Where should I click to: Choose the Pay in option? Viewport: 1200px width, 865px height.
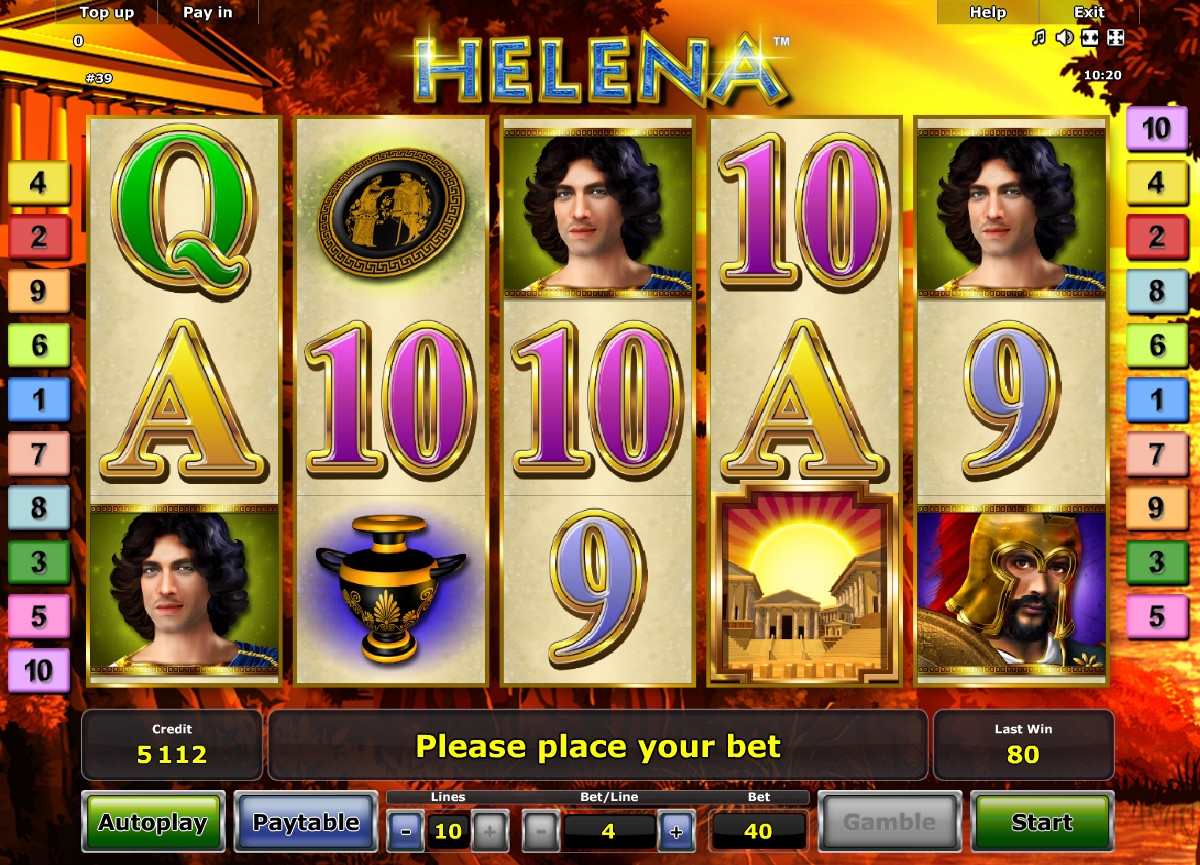[x=208, y=12]
